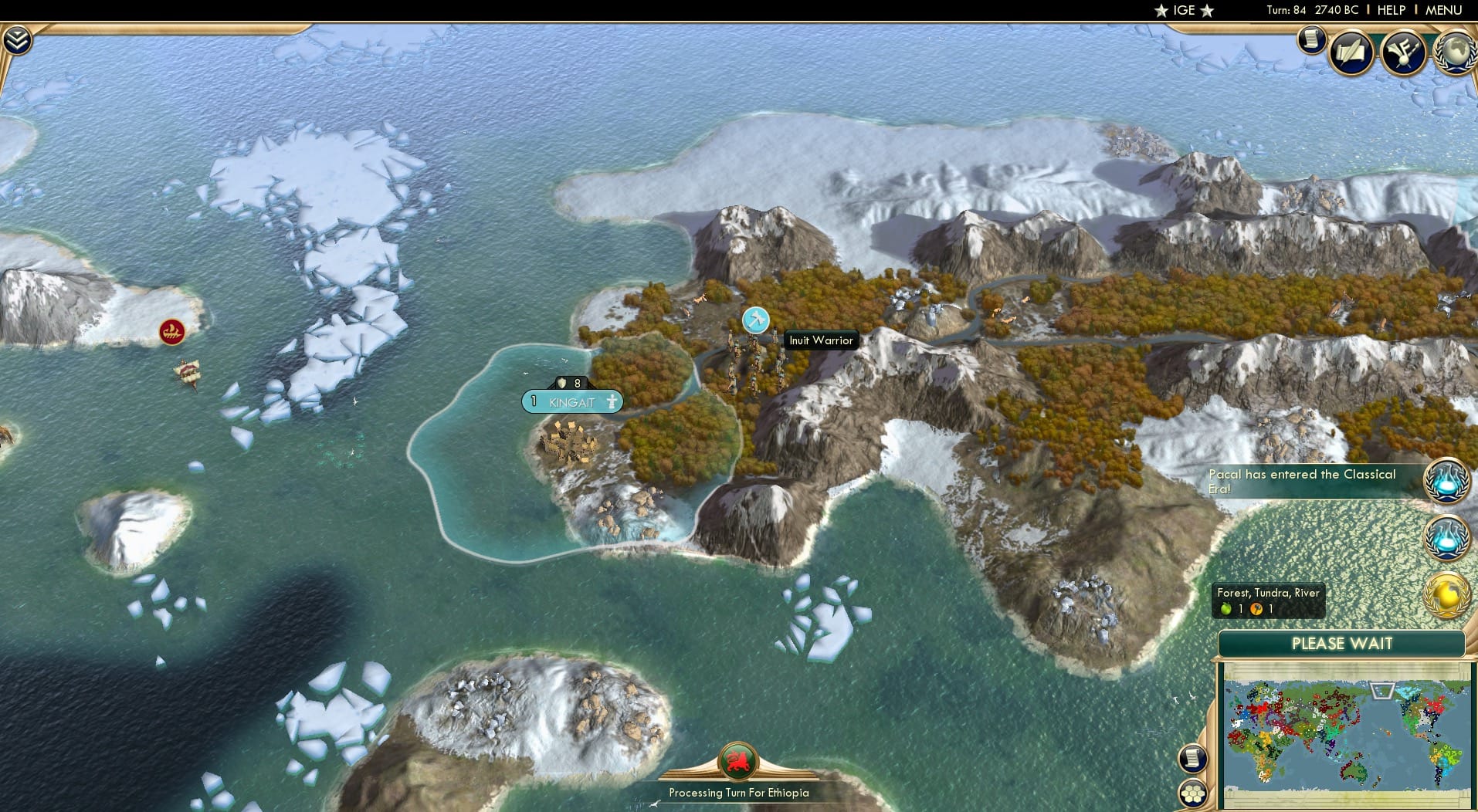1478x812 pixels.
Task: Select the Inuit Warrior unit icon
Action: click(x=755, y=319)
